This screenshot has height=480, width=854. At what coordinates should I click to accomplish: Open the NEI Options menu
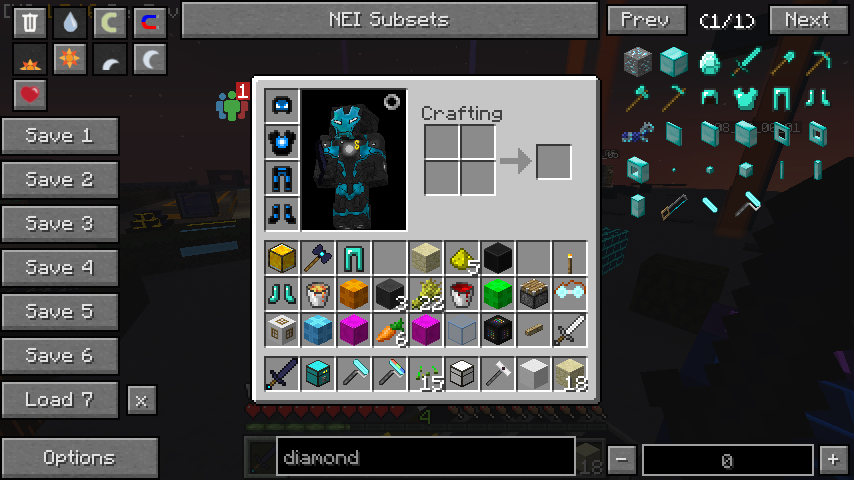79,458
